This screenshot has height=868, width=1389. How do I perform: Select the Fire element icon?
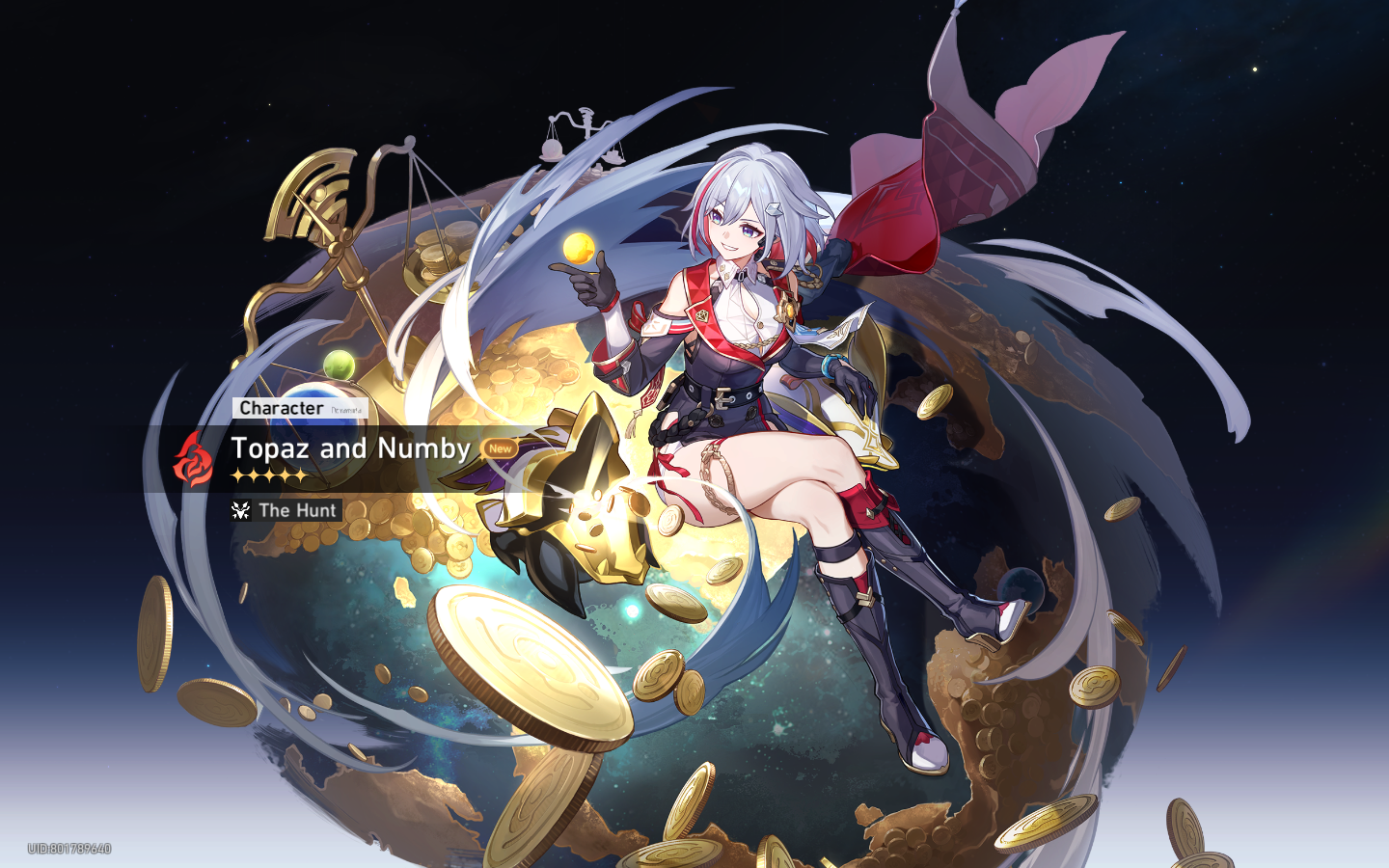click(193, 457)
